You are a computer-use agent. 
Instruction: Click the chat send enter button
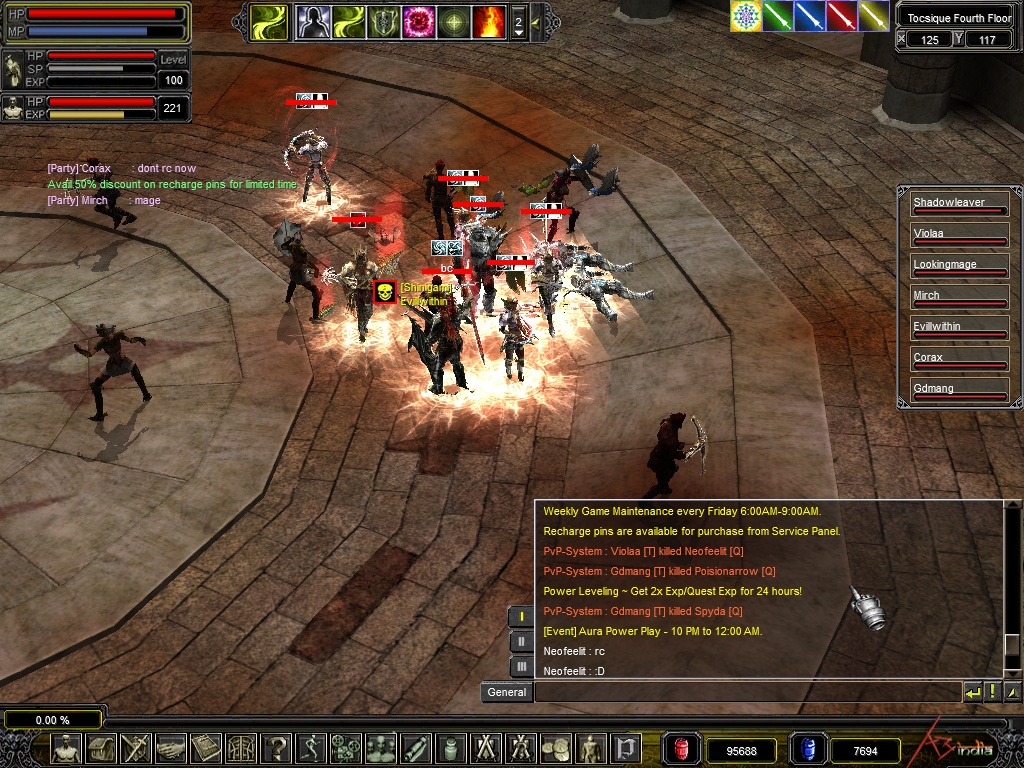972,692
